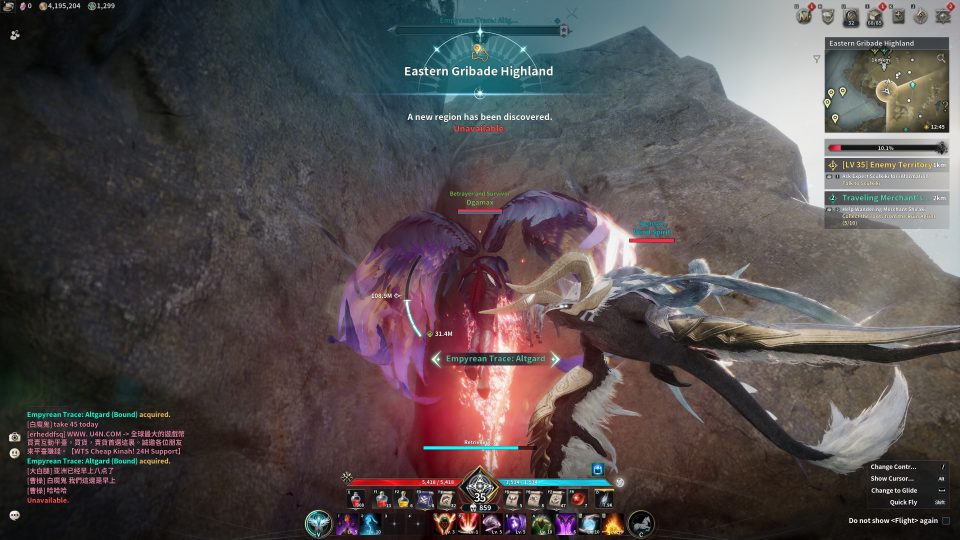The width and height of the screenshot is (960, 540).
Task: Activate the flame skill icon
Action: 613,523
